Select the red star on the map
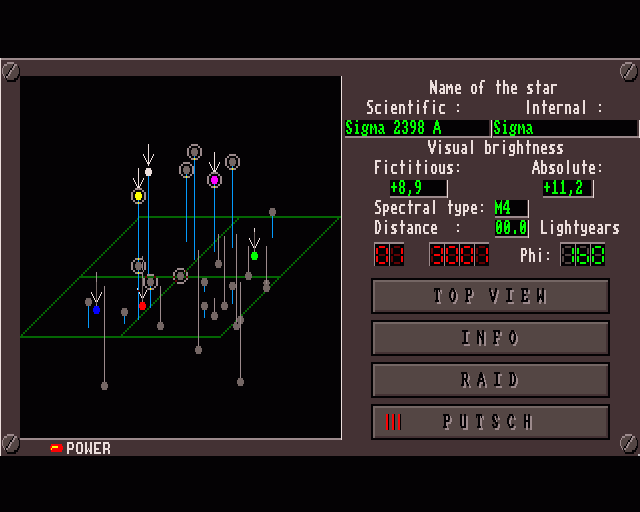The image size is (640, 512). tap(142, 305)
